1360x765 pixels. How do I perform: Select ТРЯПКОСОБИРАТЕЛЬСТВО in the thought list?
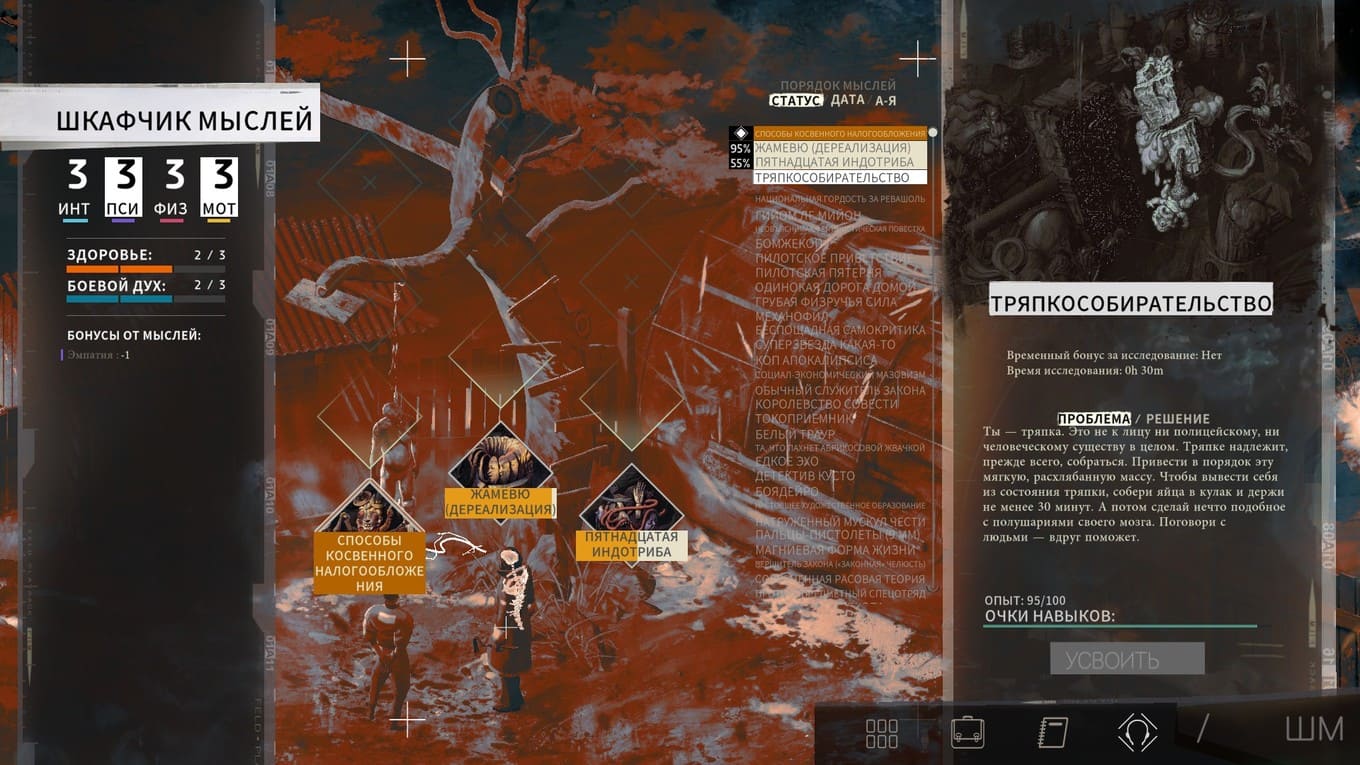point(832,177)
